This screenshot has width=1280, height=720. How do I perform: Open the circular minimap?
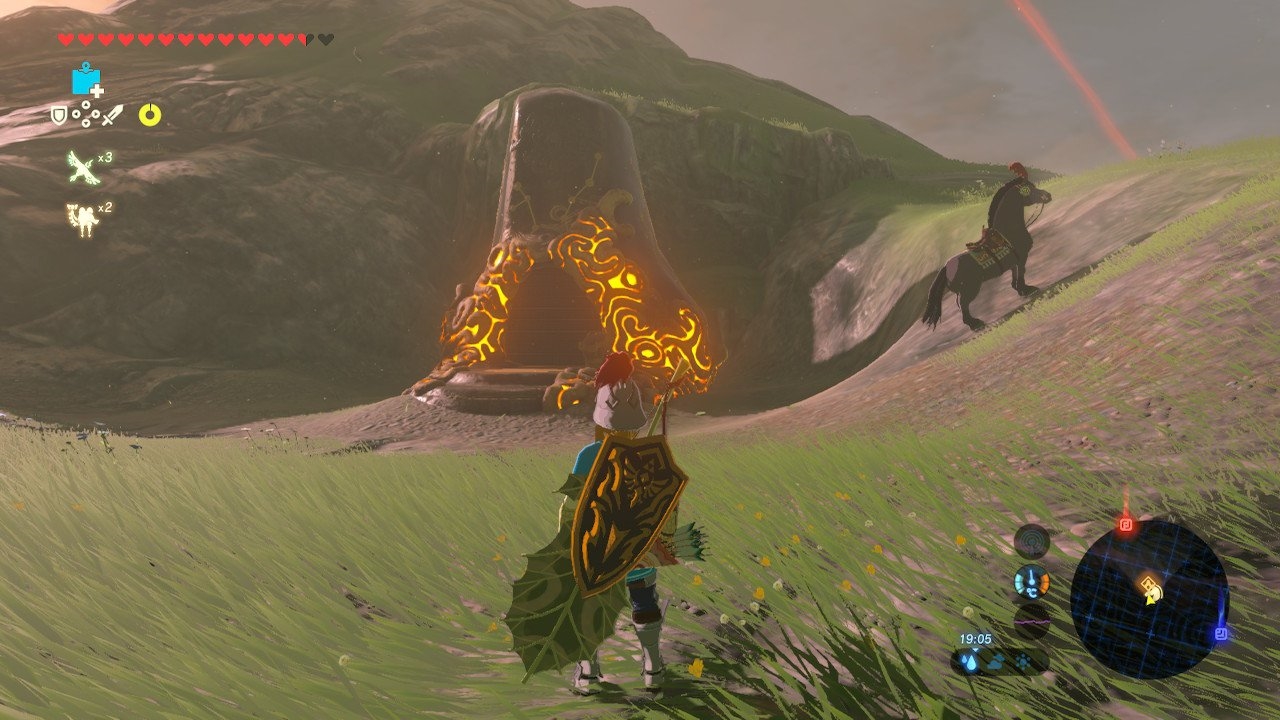point(1148,599)
